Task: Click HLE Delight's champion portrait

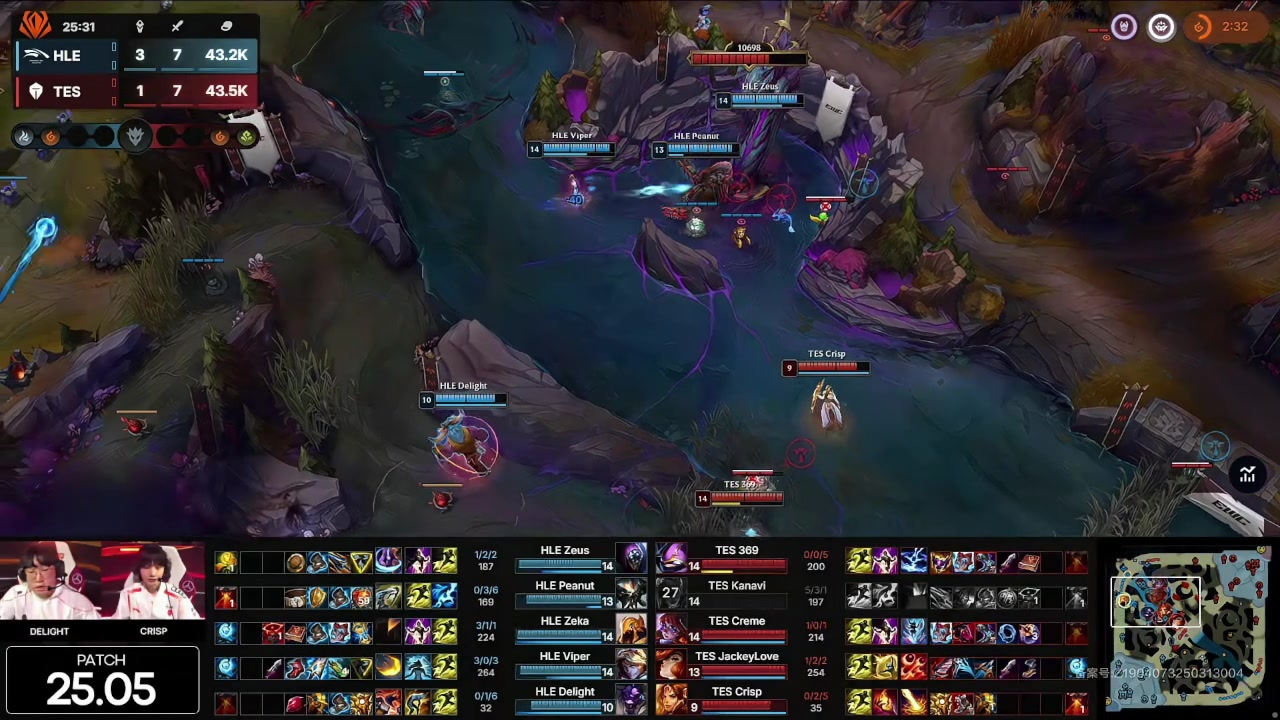Action: [631, 700]
